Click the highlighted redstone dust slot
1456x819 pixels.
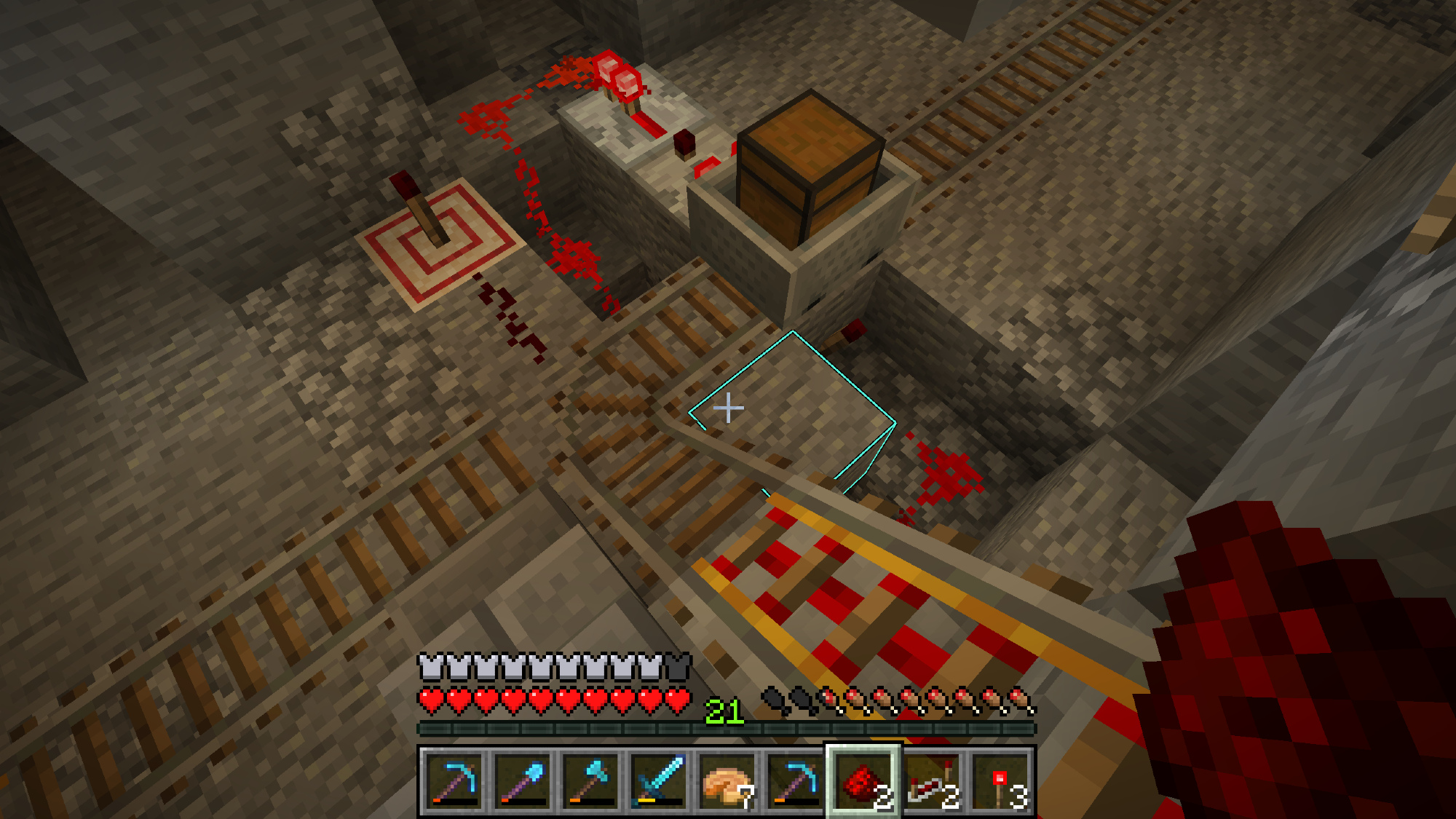click(863, 782)
